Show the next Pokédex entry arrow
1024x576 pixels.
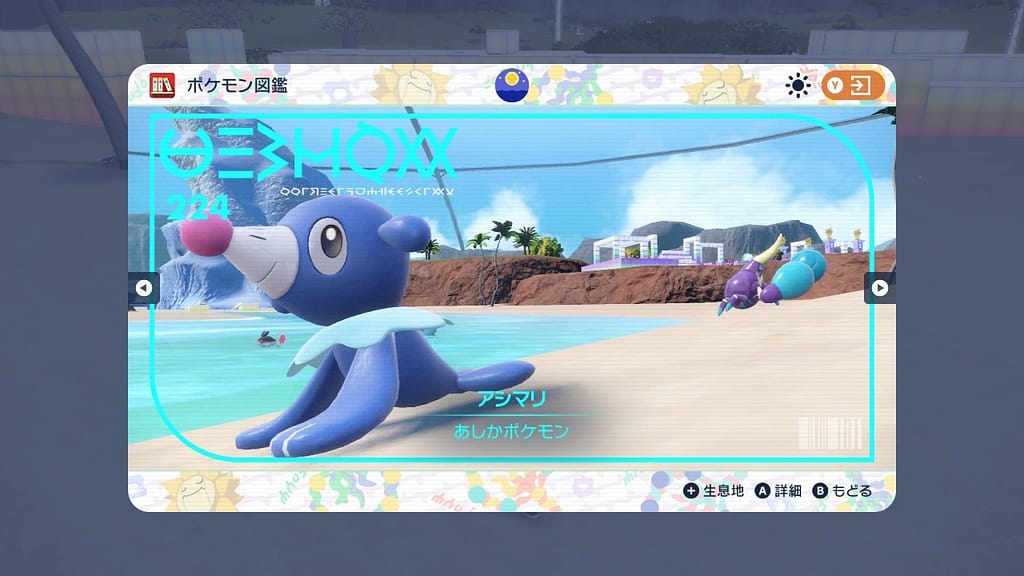tap(879, 288)
